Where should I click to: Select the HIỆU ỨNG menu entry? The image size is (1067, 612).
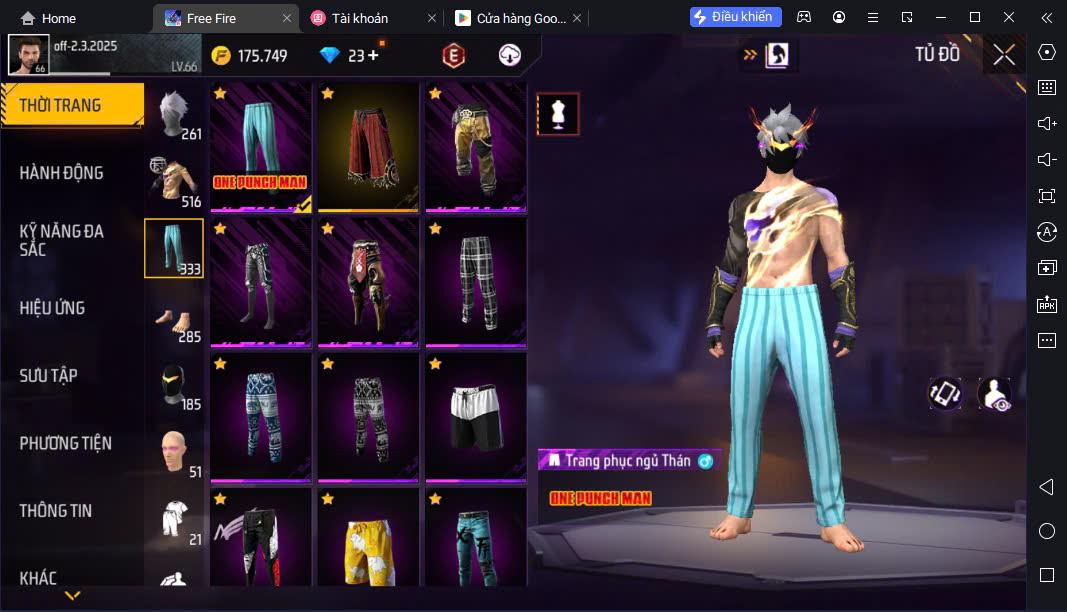click(52, 308)
